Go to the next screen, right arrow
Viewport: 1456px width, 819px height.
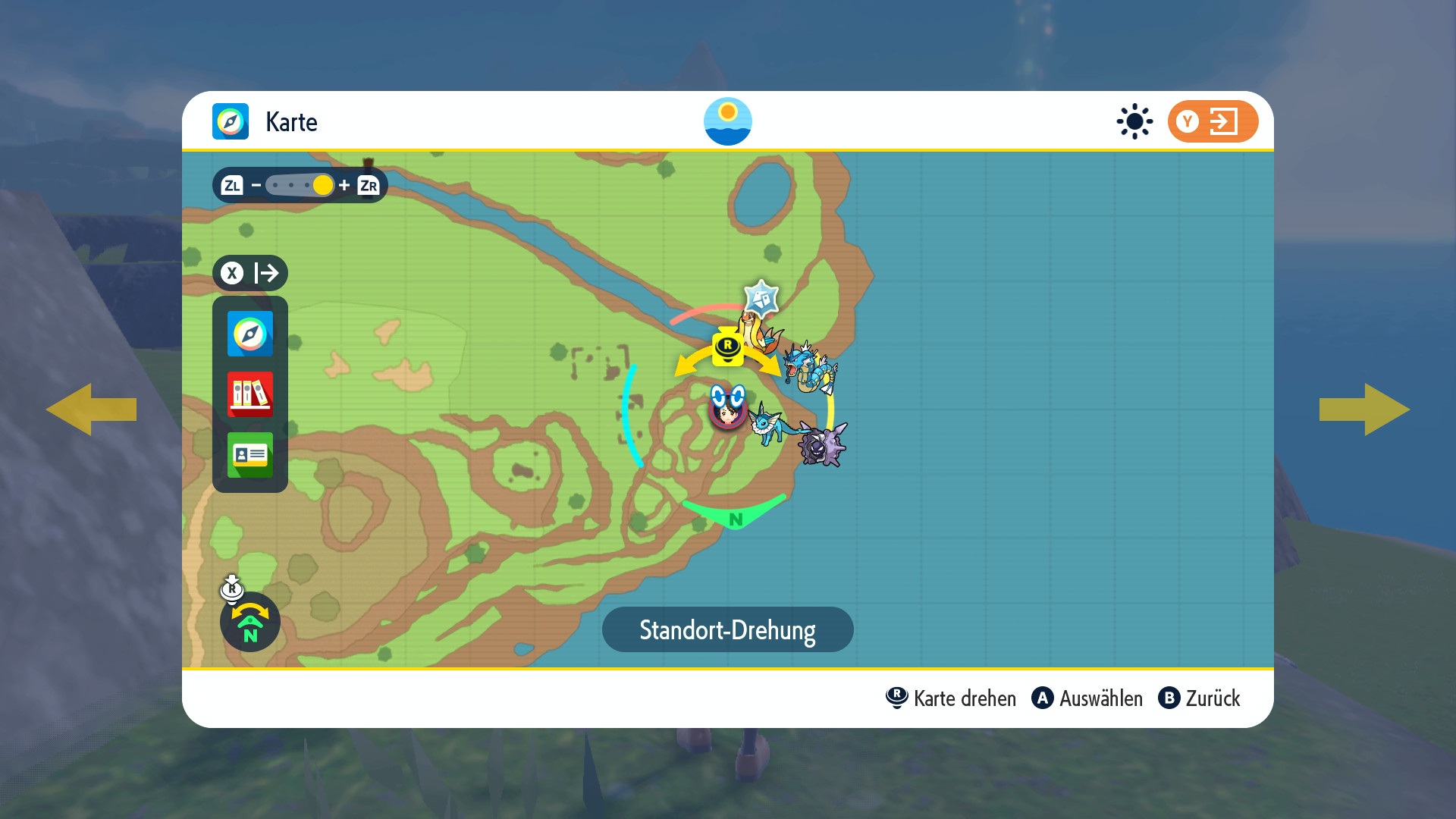click(1365, 409)
